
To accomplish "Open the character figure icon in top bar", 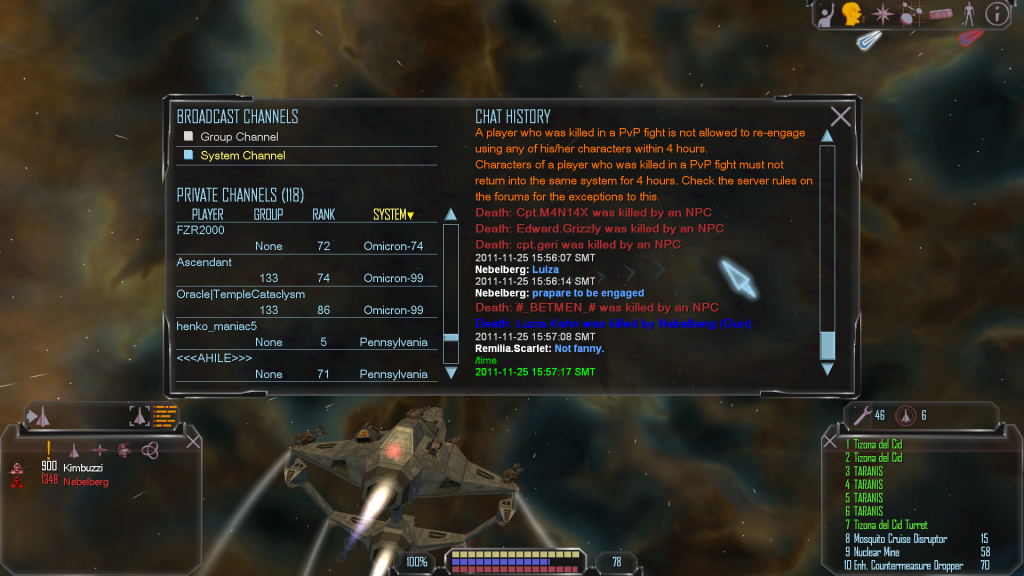I will [968, 14].
